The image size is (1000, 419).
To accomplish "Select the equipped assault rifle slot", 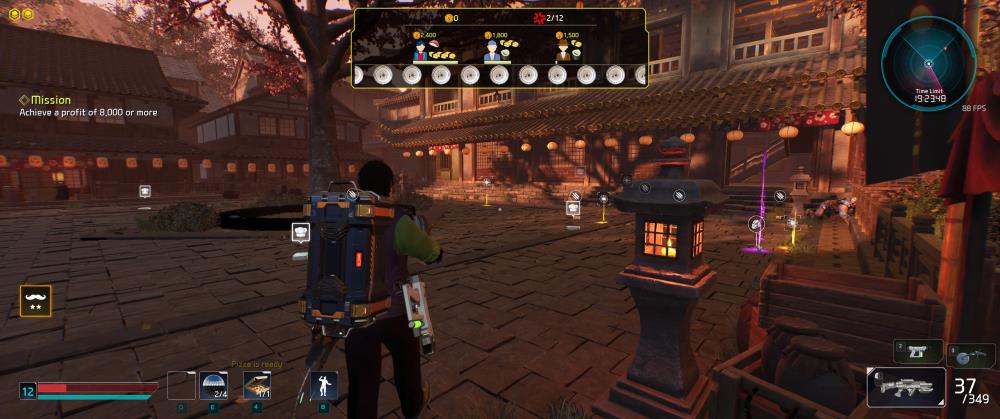I will [x=906, y=387].
